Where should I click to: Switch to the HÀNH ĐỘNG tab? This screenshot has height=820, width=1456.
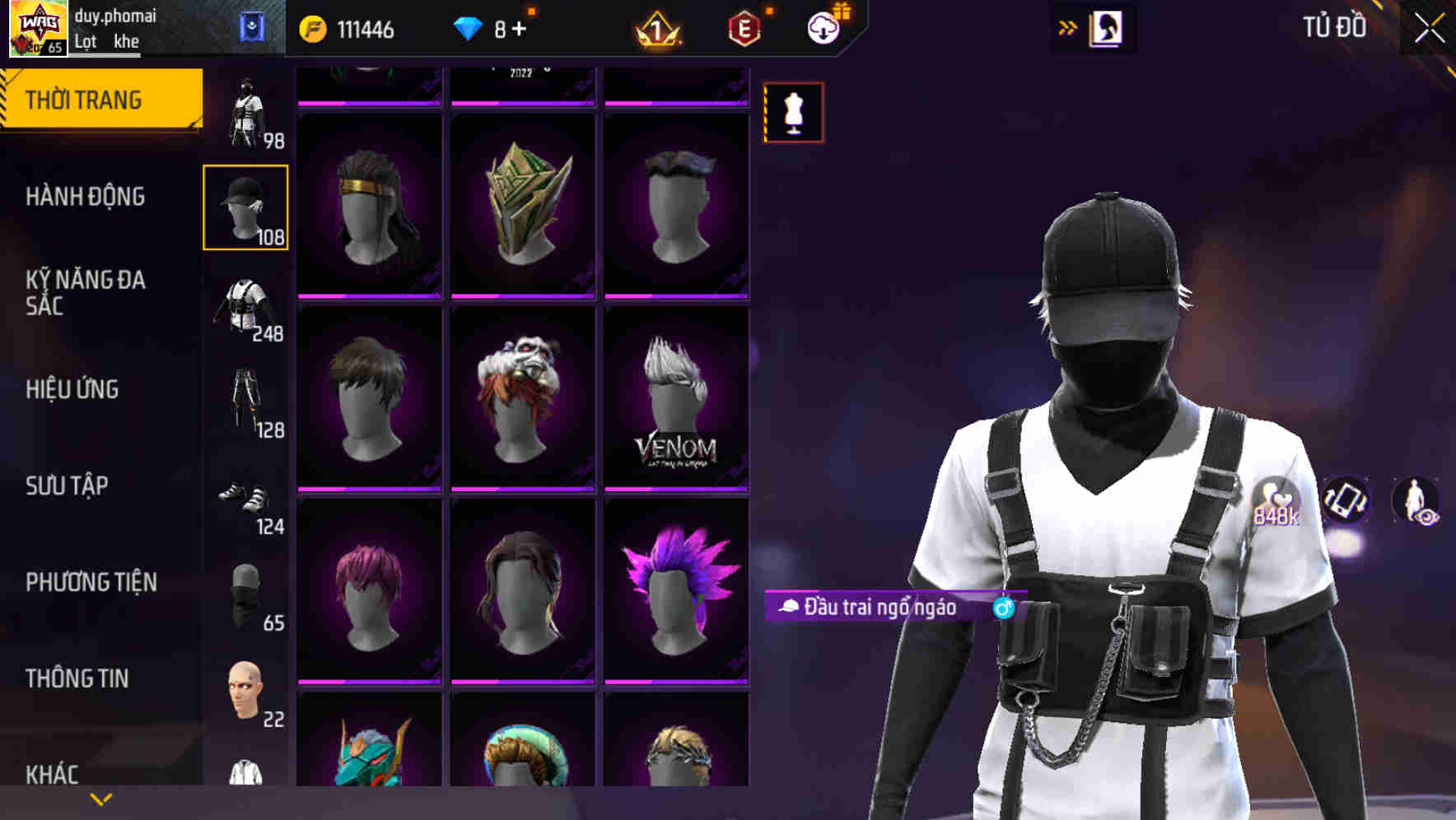86,198
